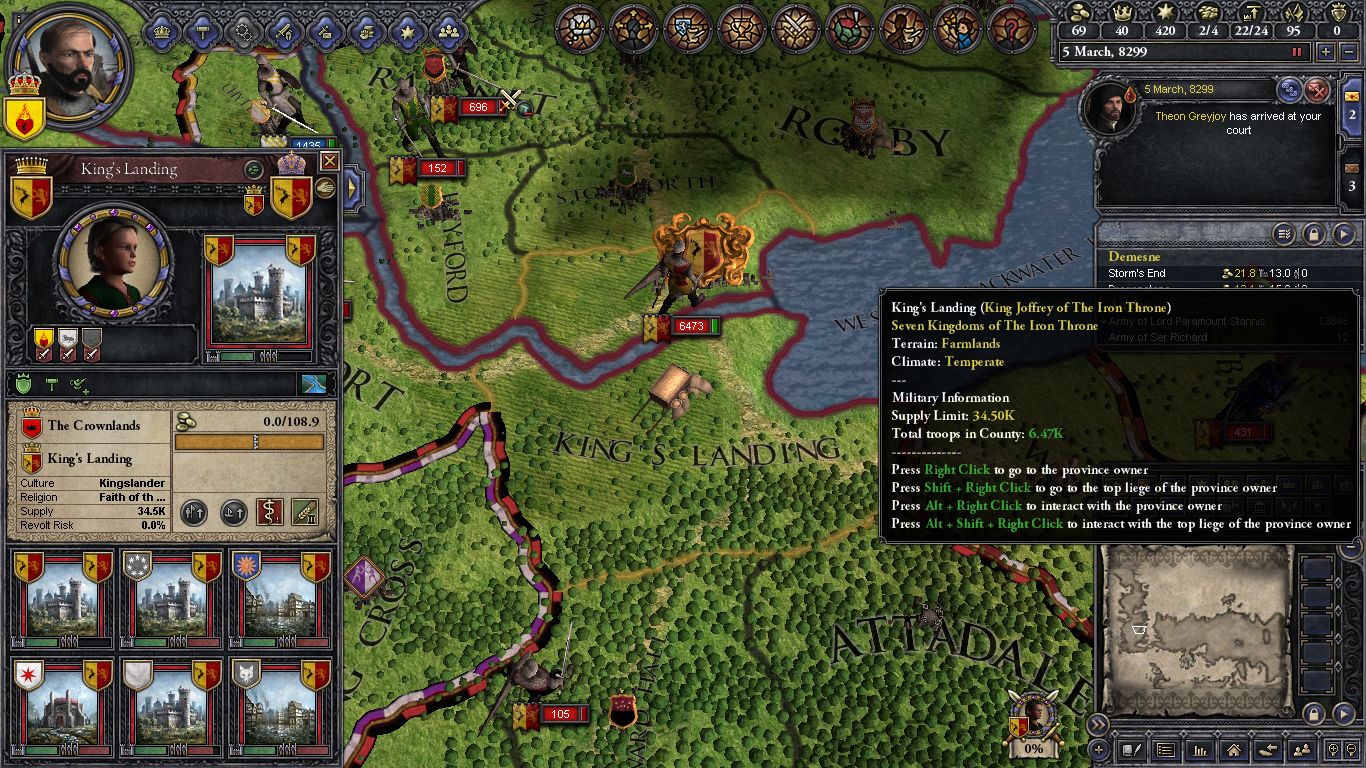Image resolution: width=1366 pixels, height=768 pixels.
Task: Open the ledger bar-chart button
Action: point(1199,749)
